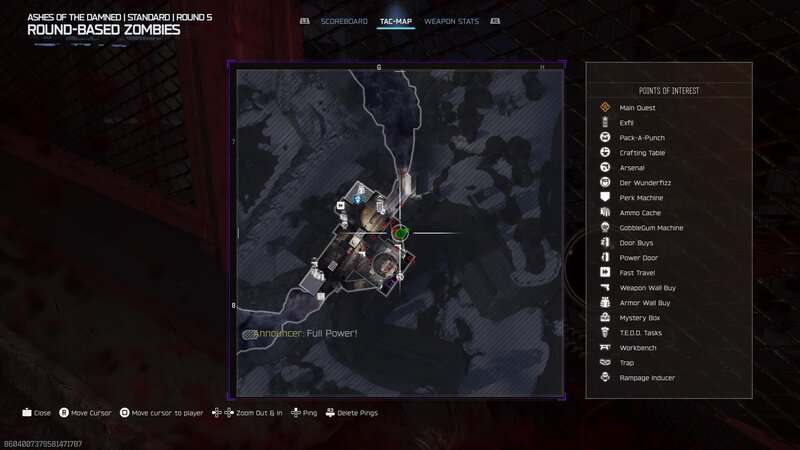Screen dimensions: 800x450
Task: Select the Tac-Map tab
Action: coord(396,21)
